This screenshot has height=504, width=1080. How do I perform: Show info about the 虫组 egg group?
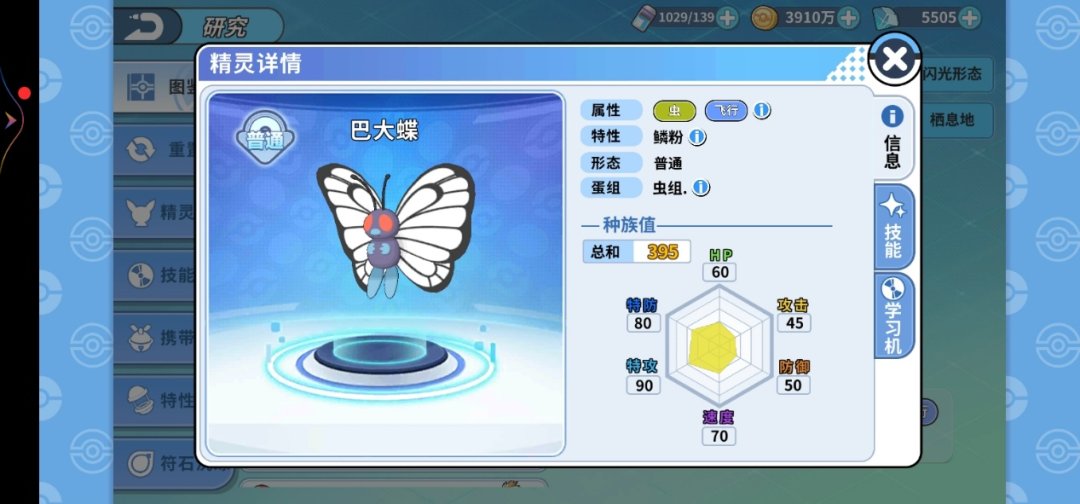coord(701,187)
